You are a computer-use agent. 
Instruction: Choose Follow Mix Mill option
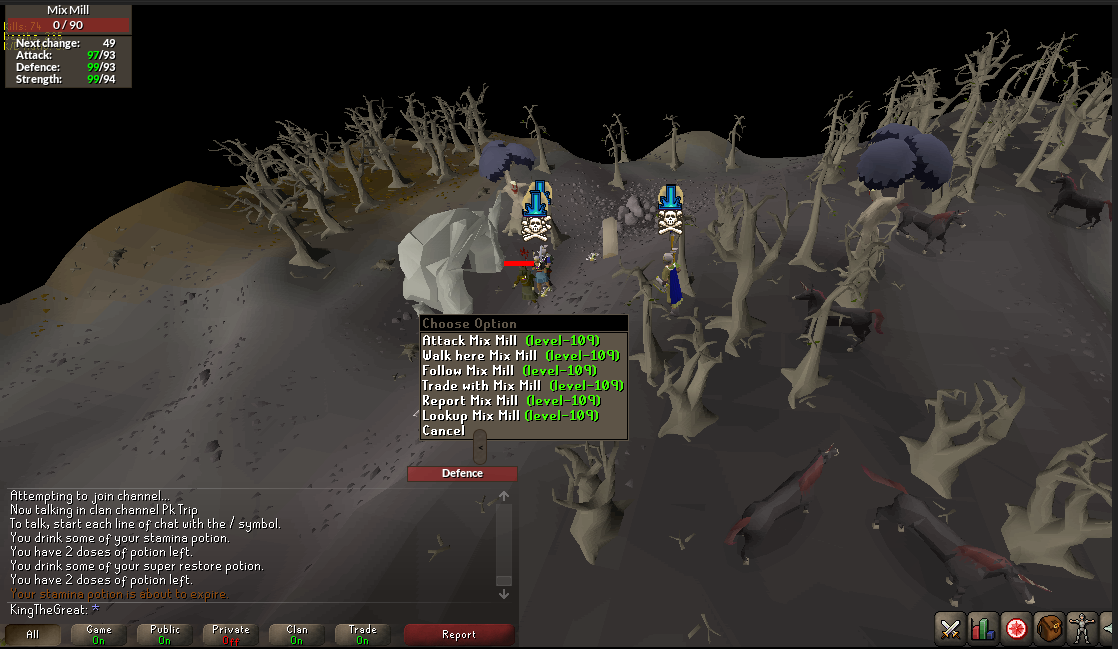509,371
